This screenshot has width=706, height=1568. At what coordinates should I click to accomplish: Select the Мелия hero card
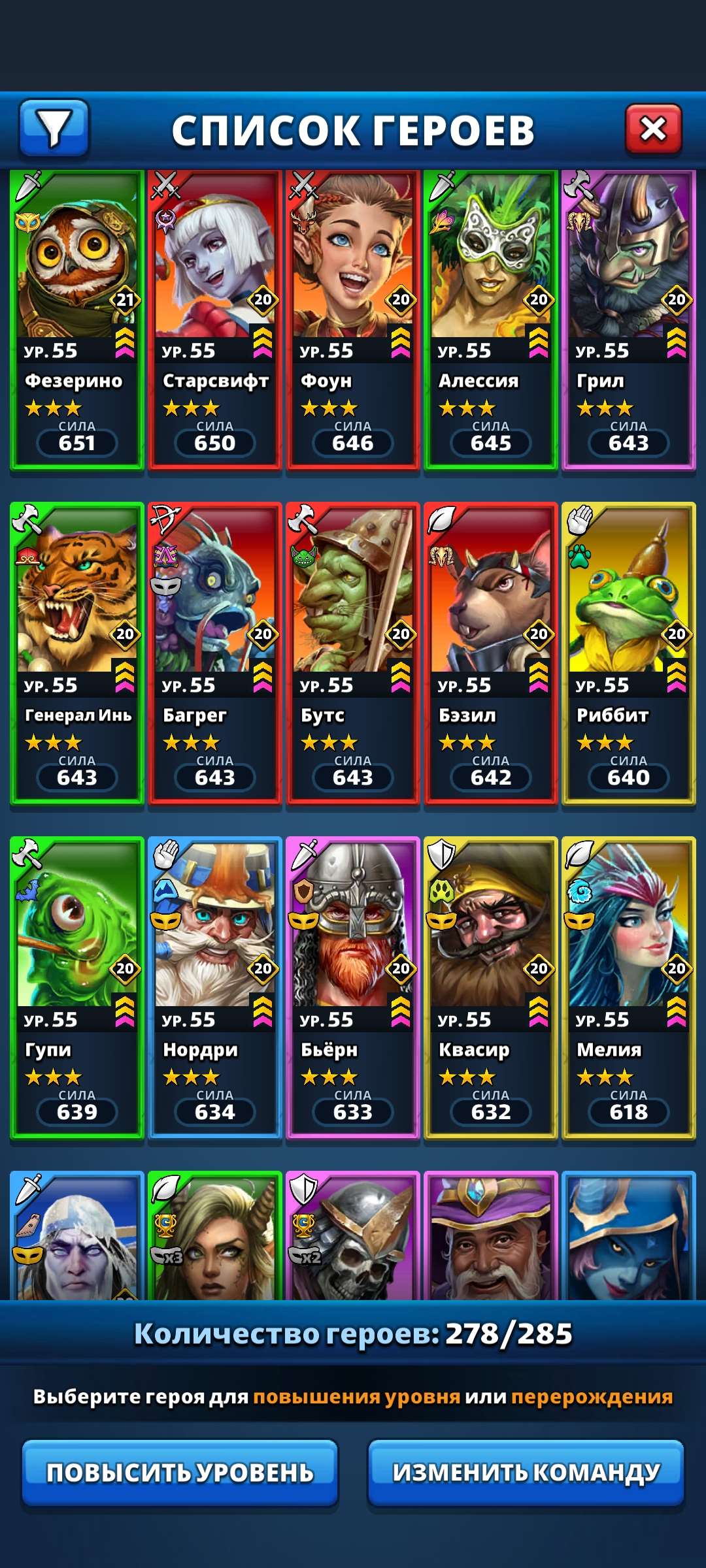coord(629,988)
